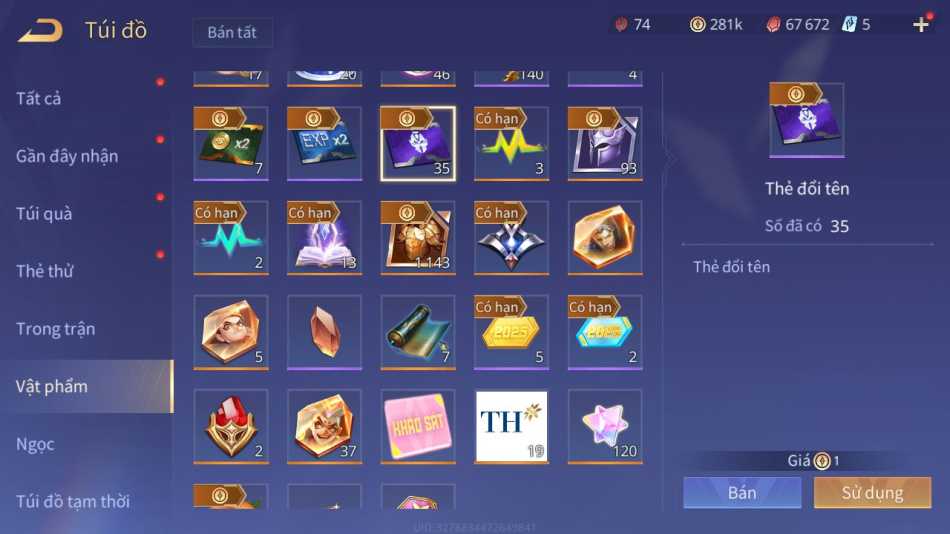Image resolution: width=950 pixels, height=534 pixels.
Task: Pick the pink Khảo Sát survey item
Action: click(x=418, y=427)
